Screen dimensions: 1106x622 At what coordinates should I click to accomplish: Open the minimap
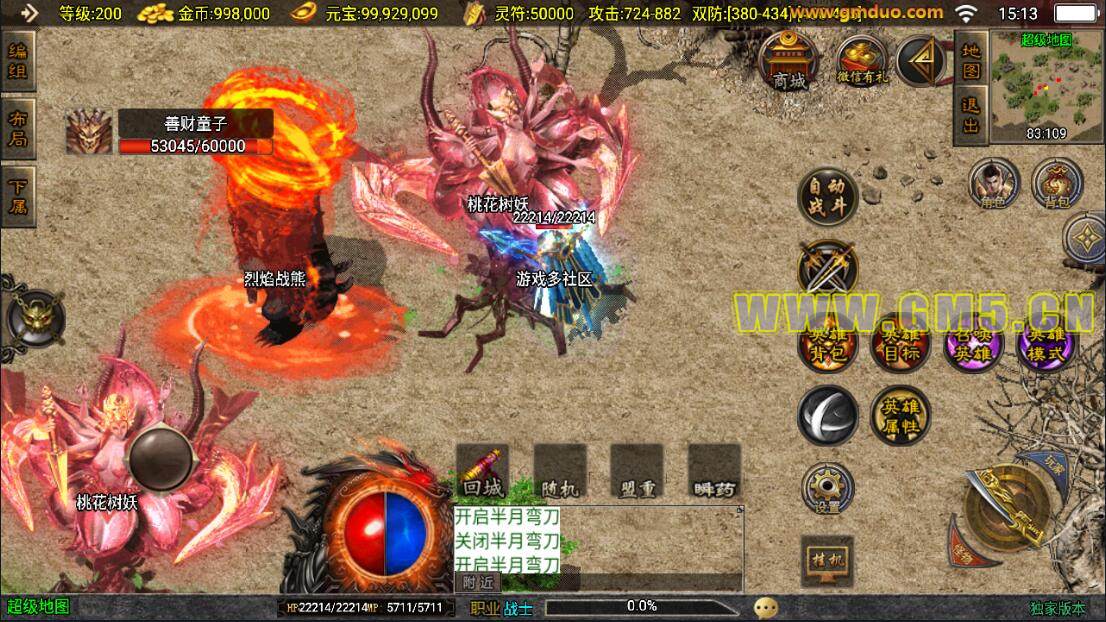[x=1045, y=85]
